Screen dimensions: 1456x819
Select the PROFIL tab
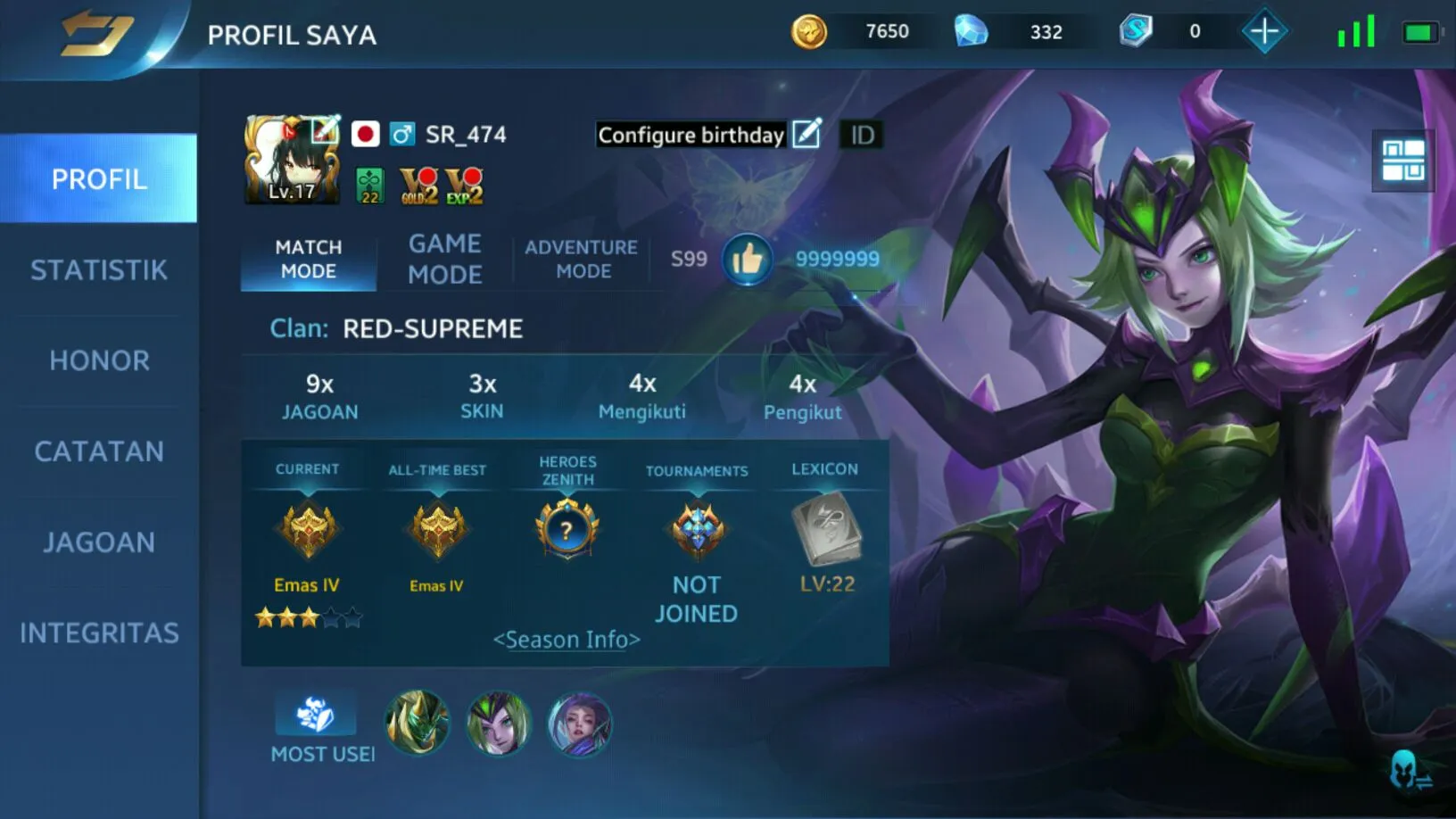(99, 178)
